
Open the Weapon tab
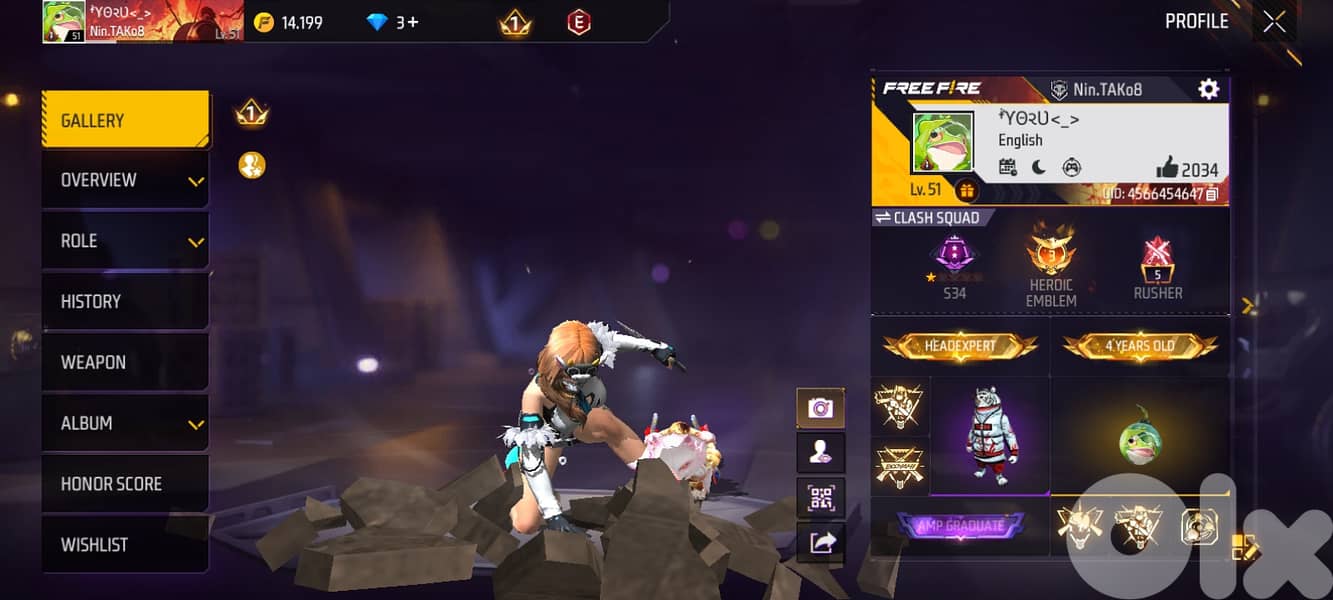125,362
